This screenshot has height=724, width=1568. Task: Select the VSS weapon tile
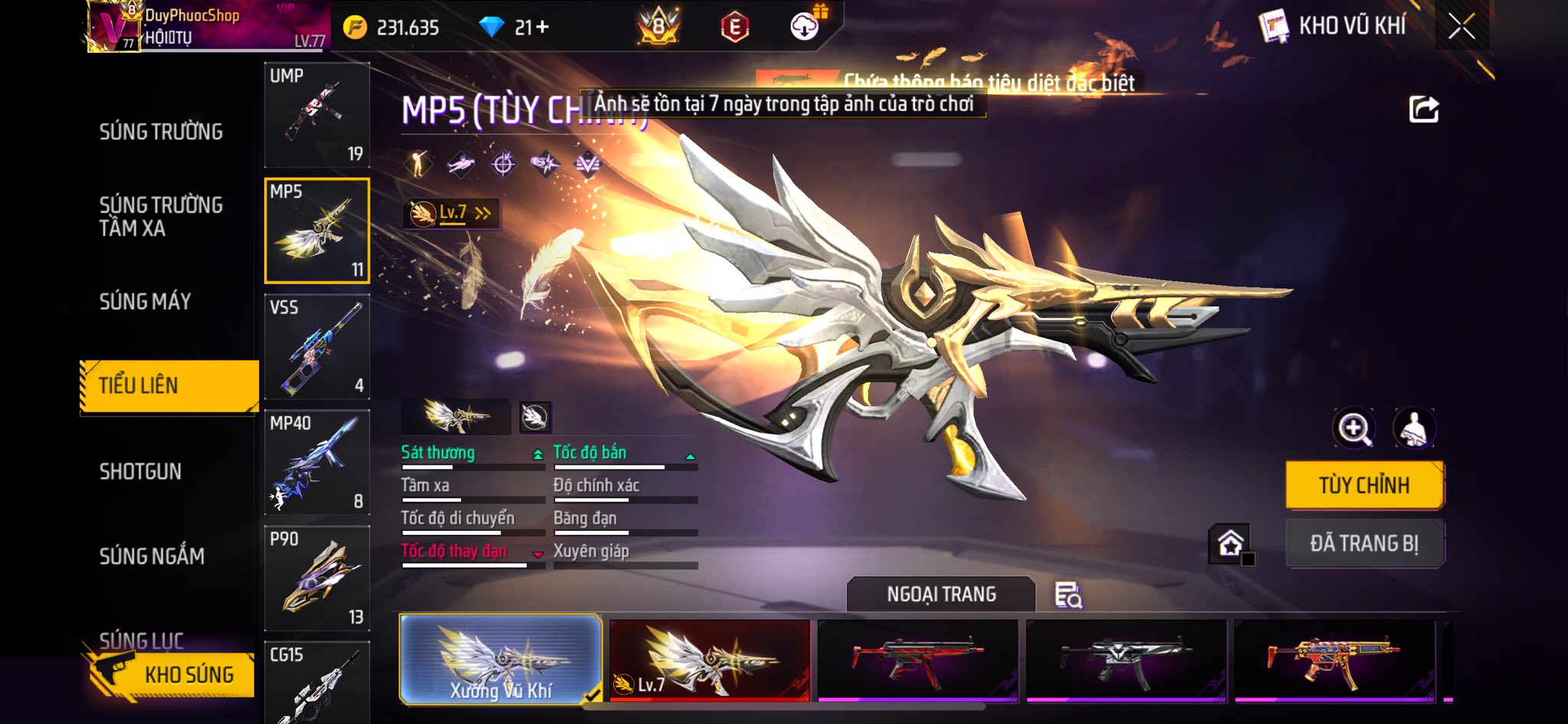(317, 347)
